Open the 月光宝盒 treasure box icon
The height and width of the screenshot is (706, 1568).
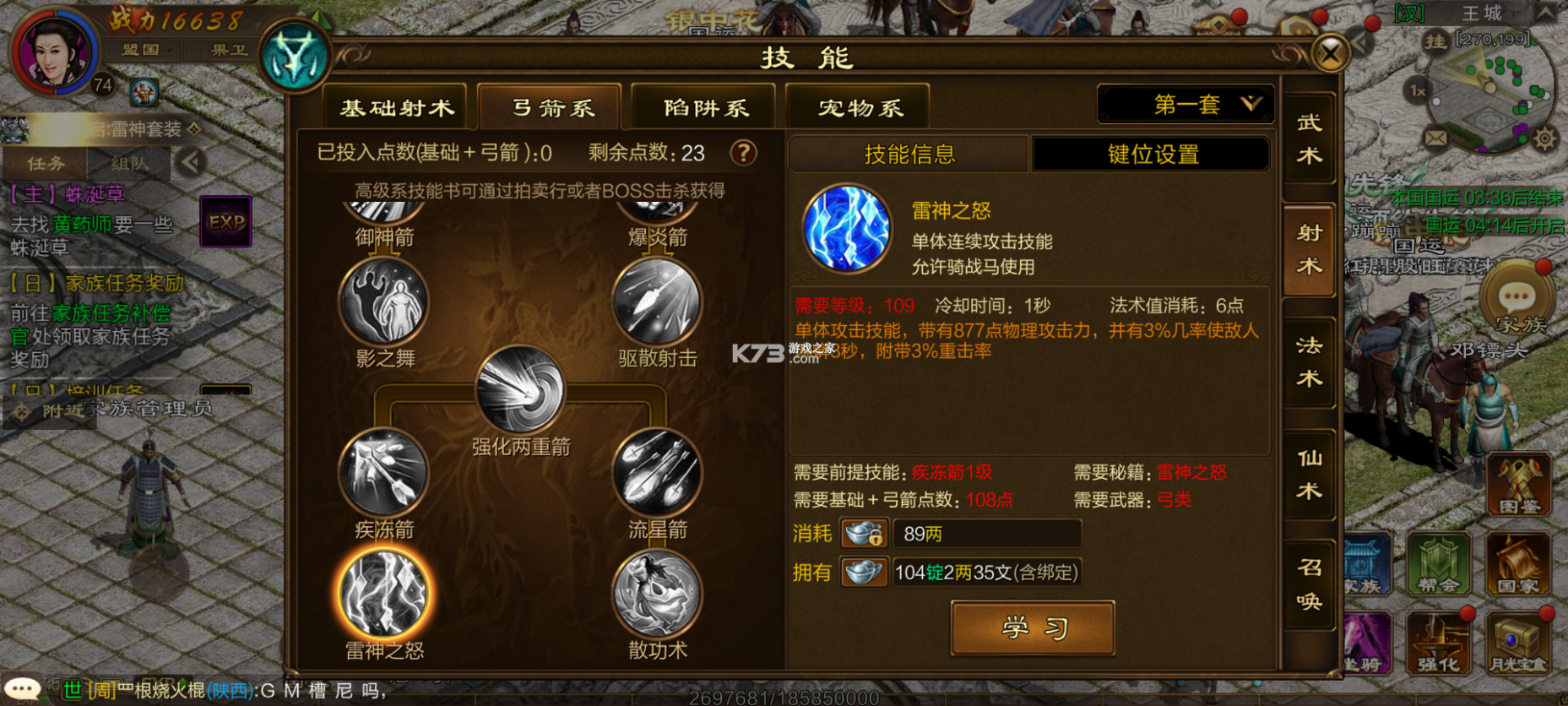point(1518,644)
